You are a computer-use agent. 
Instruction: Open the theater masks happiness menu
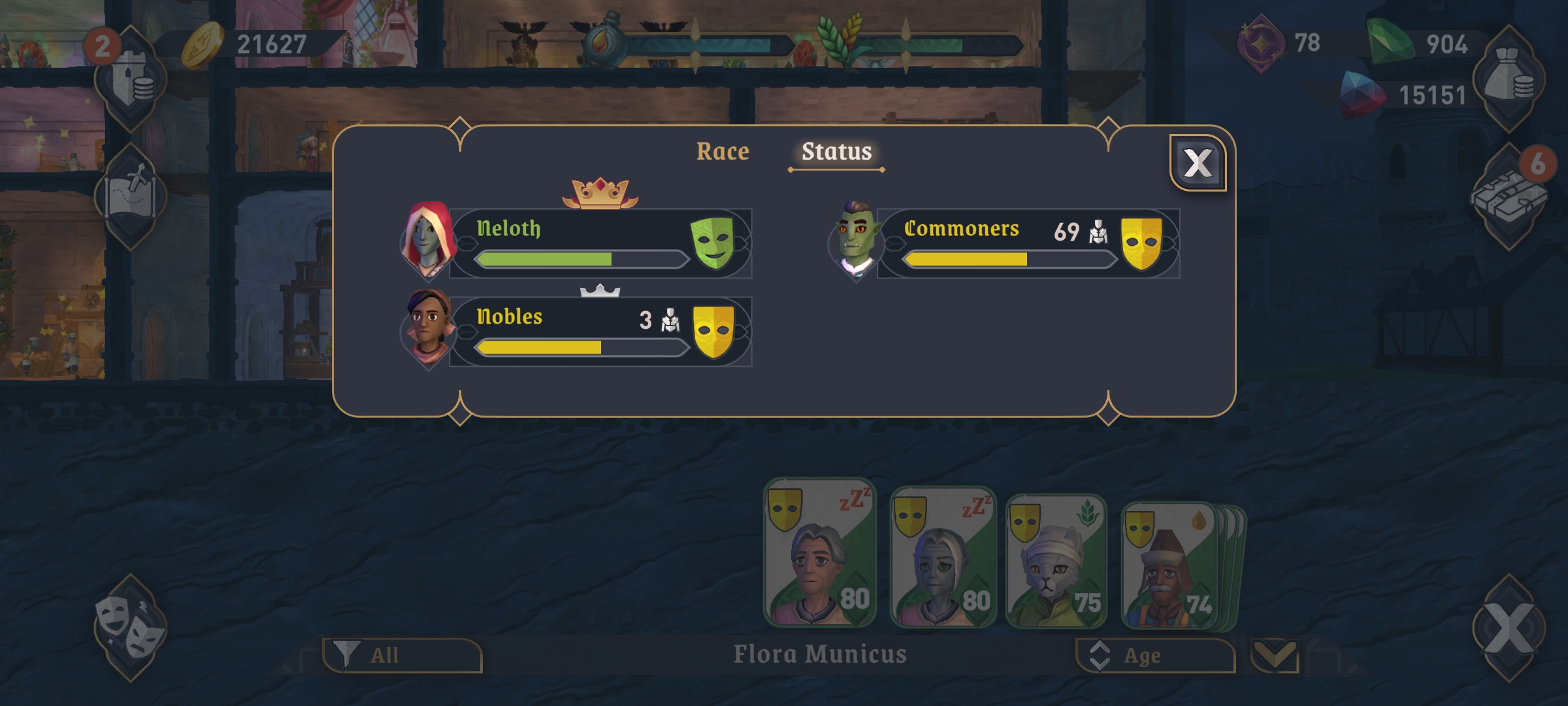[129, 628]
